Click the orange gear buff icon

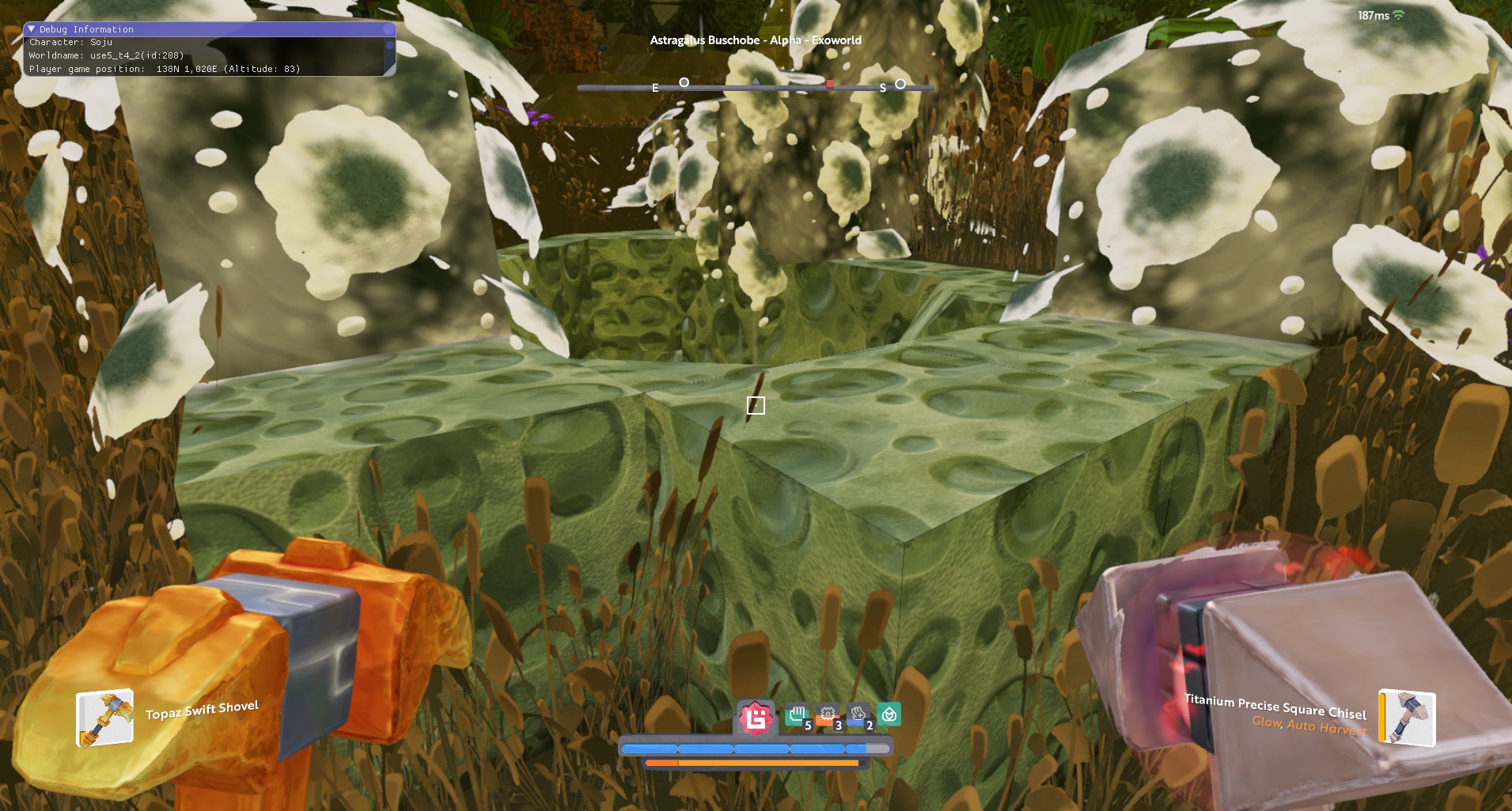tap(828, 716)
